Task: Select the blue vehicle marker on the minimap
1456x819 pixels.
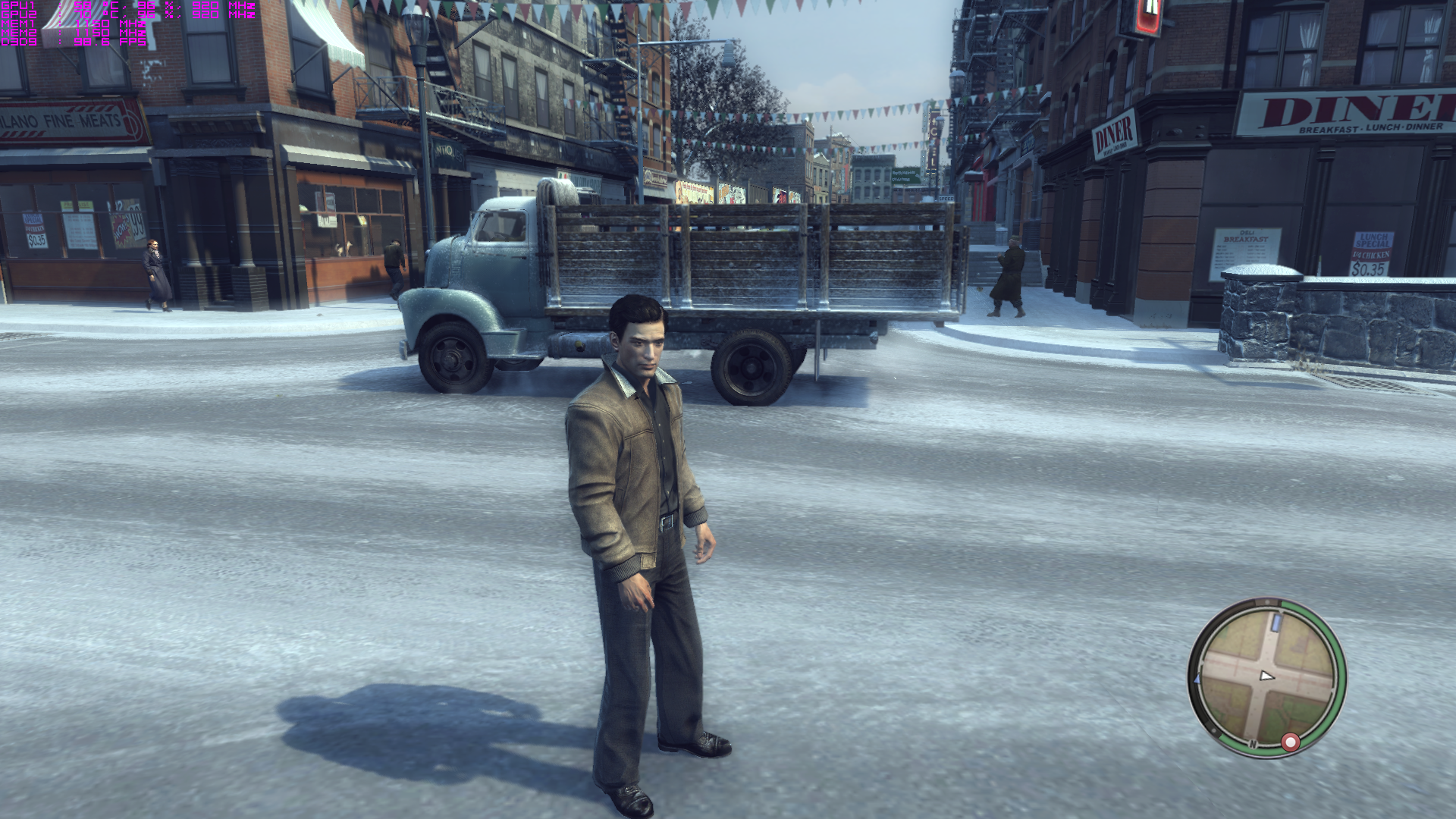Action: click(x=1276, y=623)
